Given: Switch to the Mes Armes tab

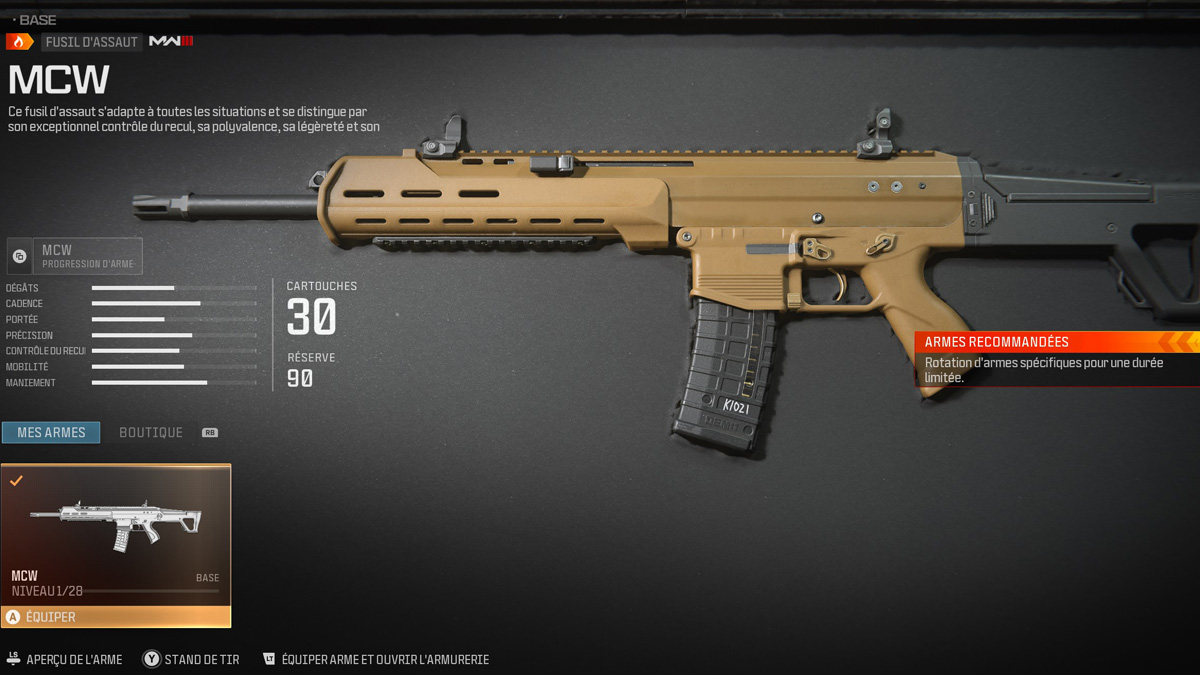Looking at the screenshot, I should point(51,432).
